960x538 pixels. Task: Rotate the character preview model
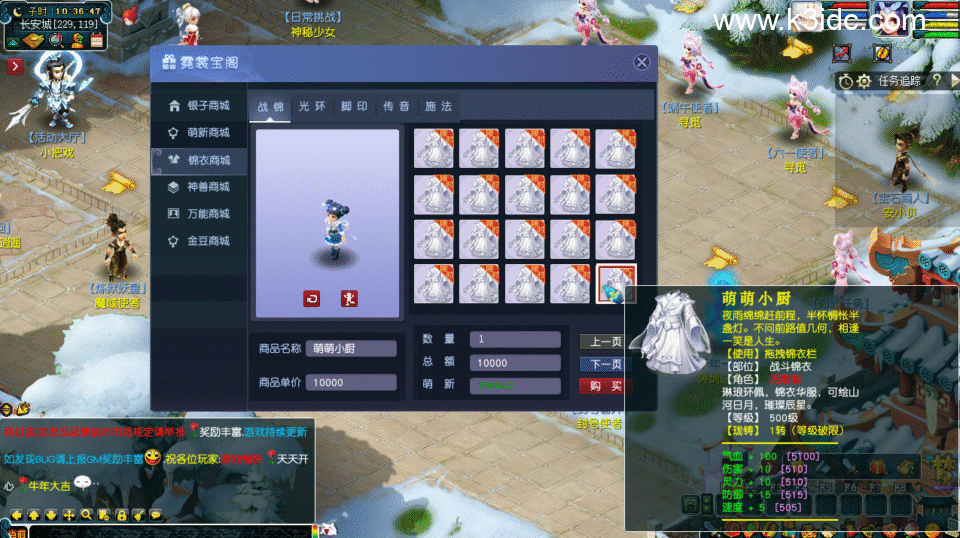(x=312, y=298)
